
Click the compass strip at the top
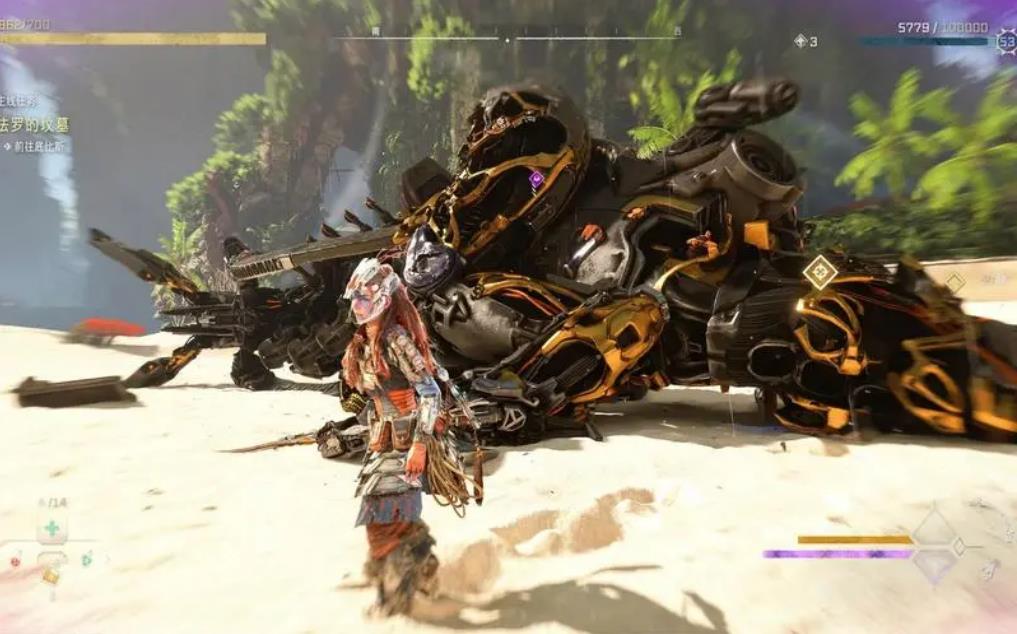[x=507, y=39]
